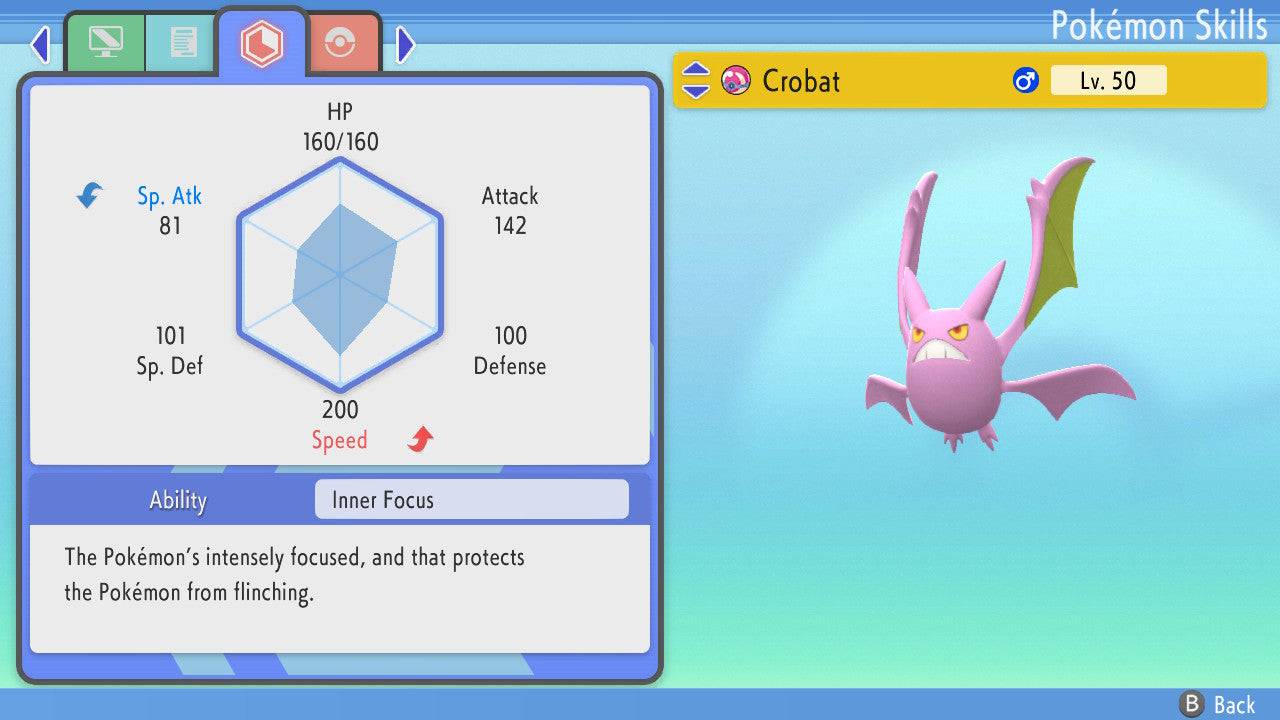
Task: Open the trainer memo document tab
Action: (182, 42)
